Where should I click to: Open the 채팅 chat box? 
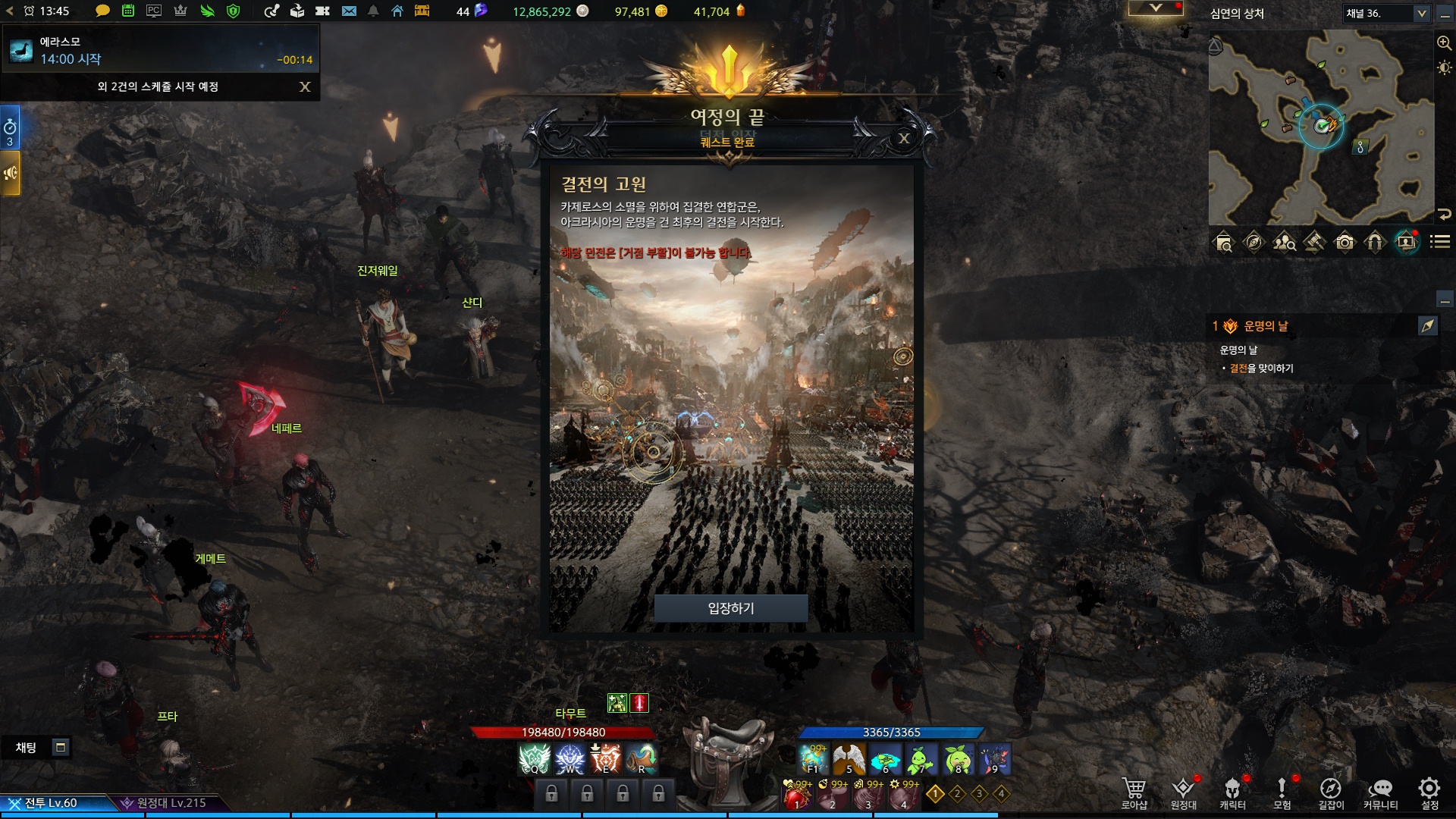pos(27,748)
